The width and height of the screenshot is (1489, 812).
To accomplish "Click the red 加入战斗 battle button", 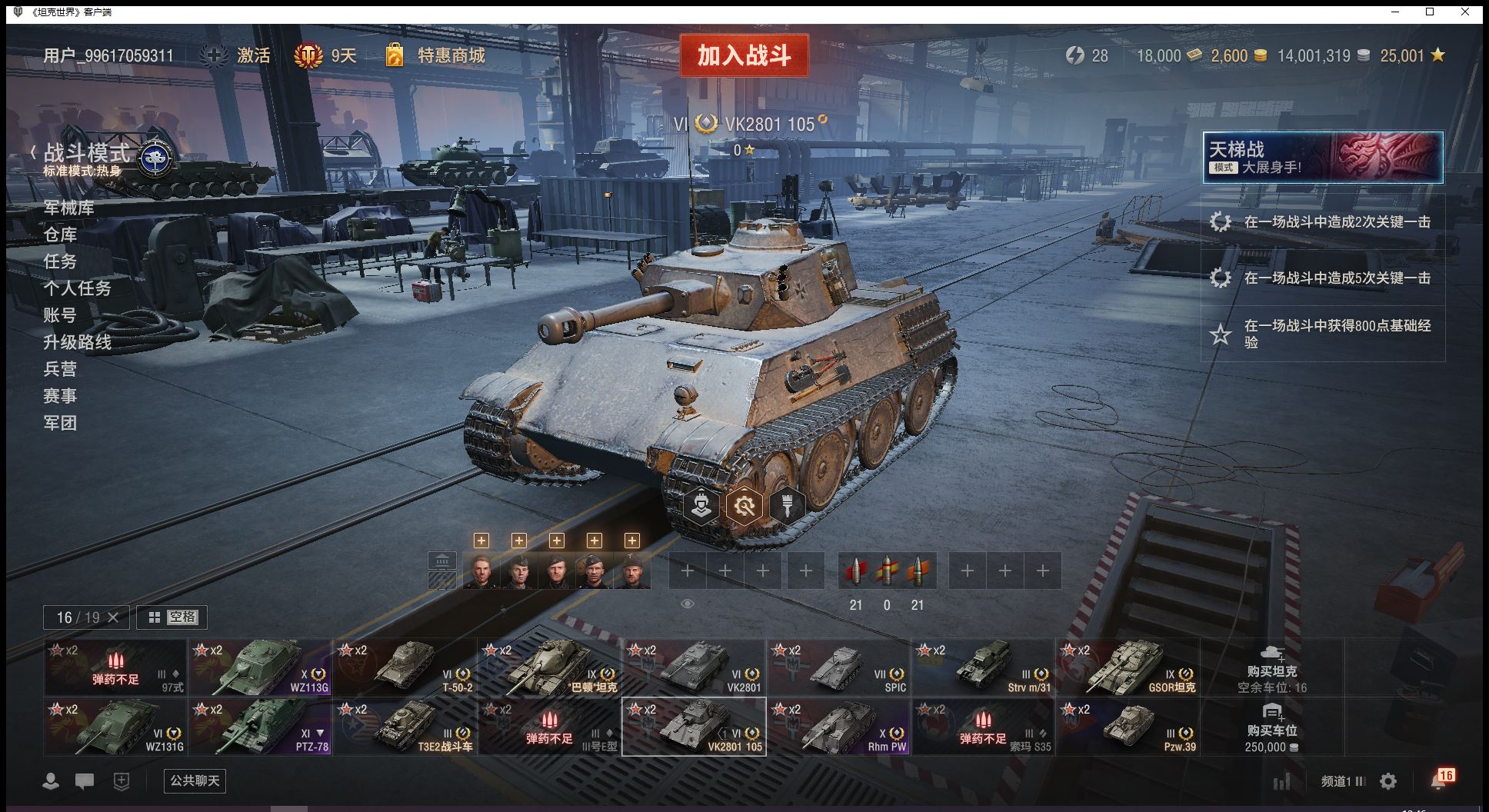I will (744, 55).
